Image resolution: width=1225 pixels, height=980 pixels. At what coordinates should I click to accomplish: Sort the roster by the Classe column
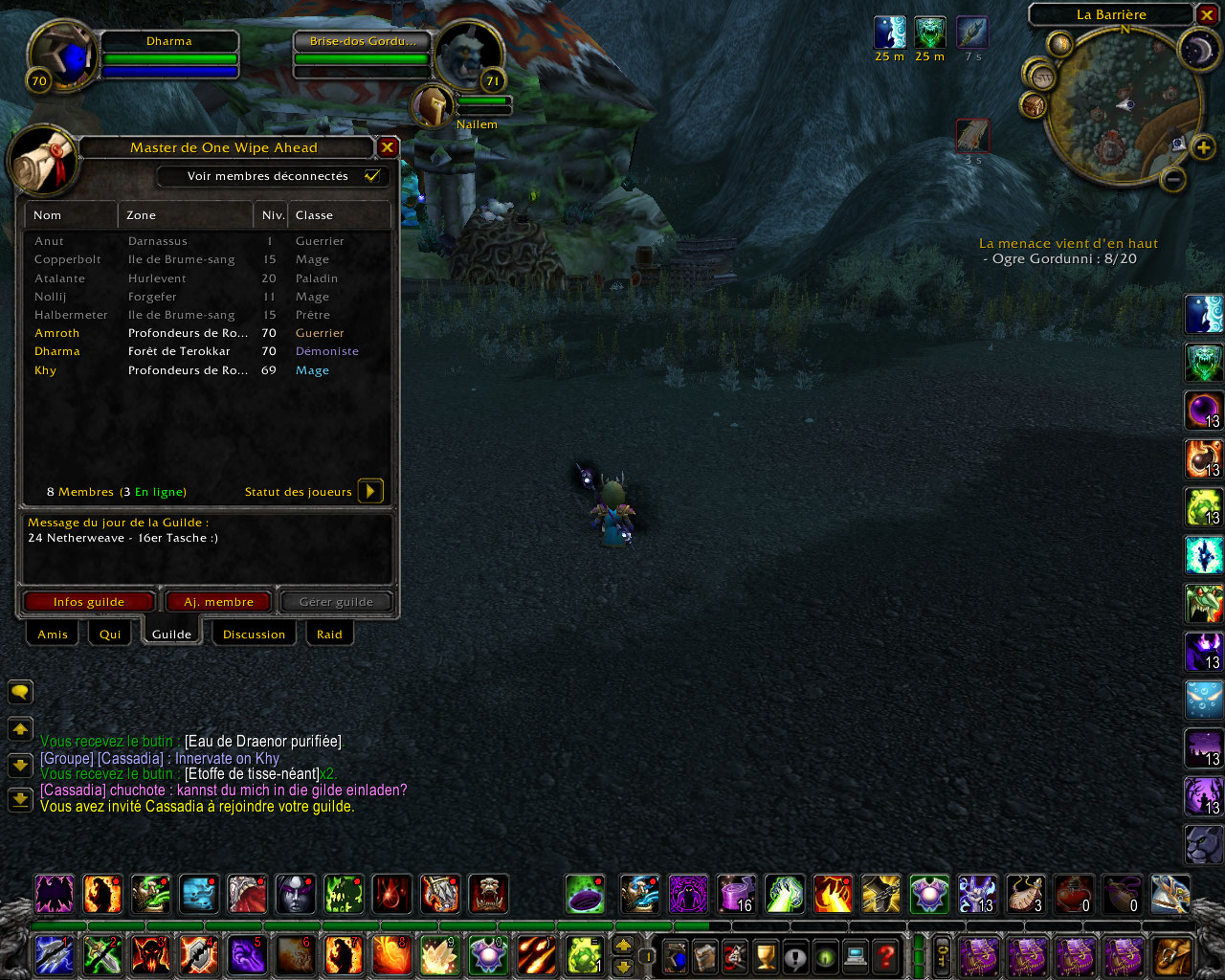click(x=339, y=215)
